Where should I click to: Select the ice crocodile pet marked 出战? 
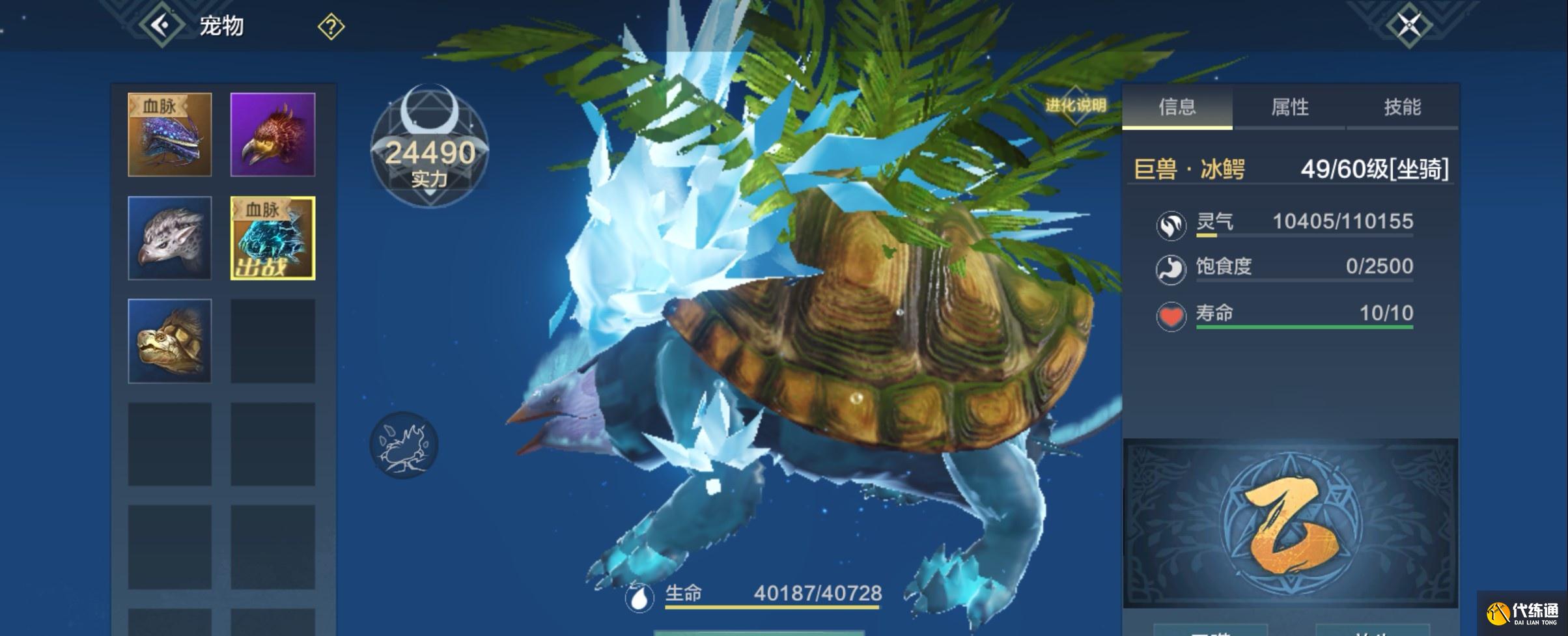(x=273, y=238)
